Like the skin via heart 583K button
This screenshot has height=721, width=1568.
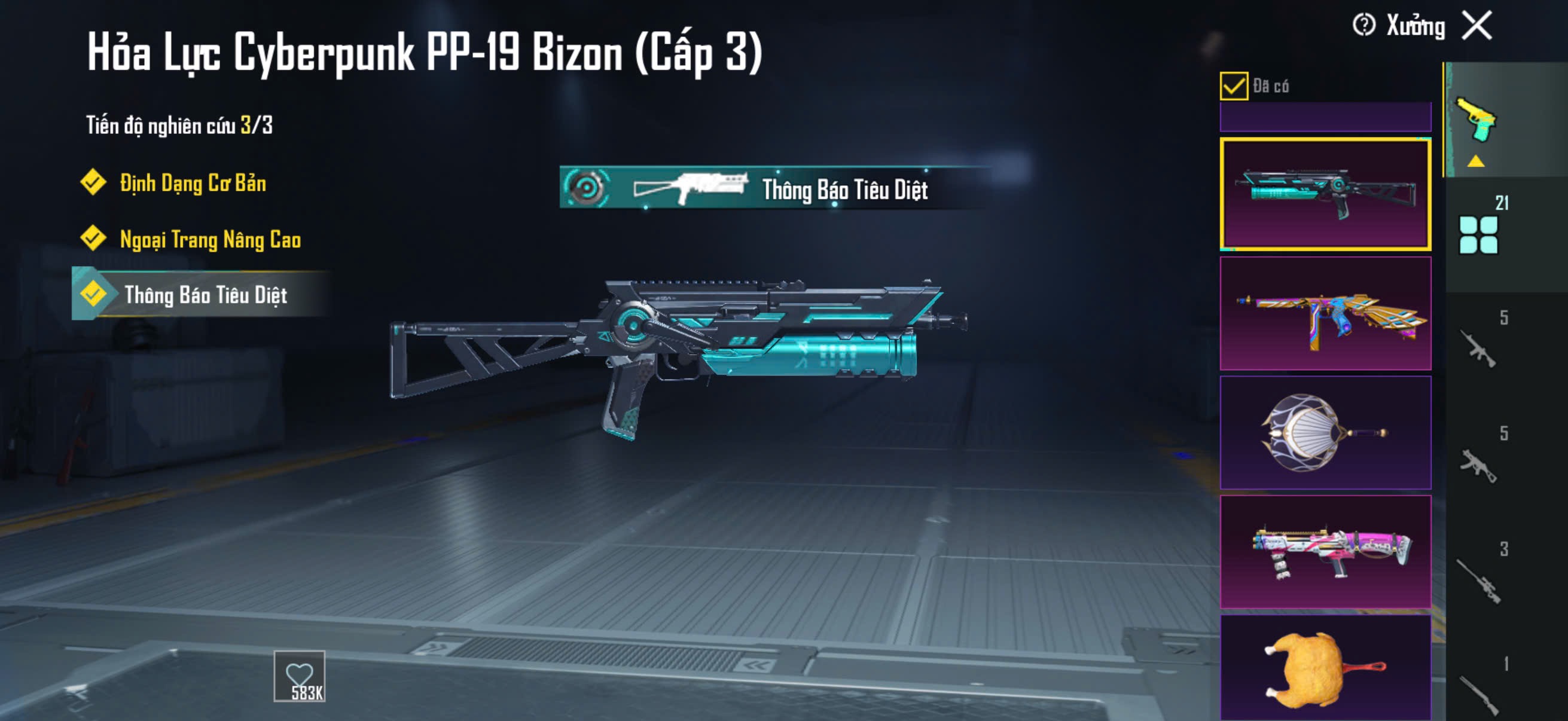(x=300, y=676)
